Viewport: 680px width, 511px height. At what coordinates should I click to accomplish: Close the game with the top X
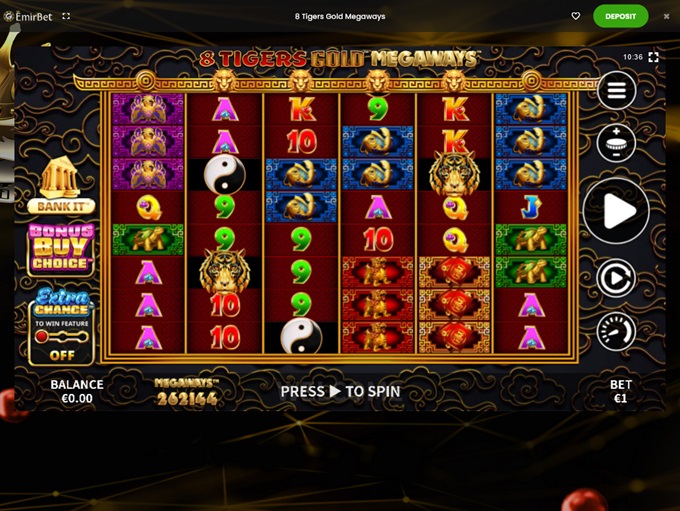coord(666,16)
